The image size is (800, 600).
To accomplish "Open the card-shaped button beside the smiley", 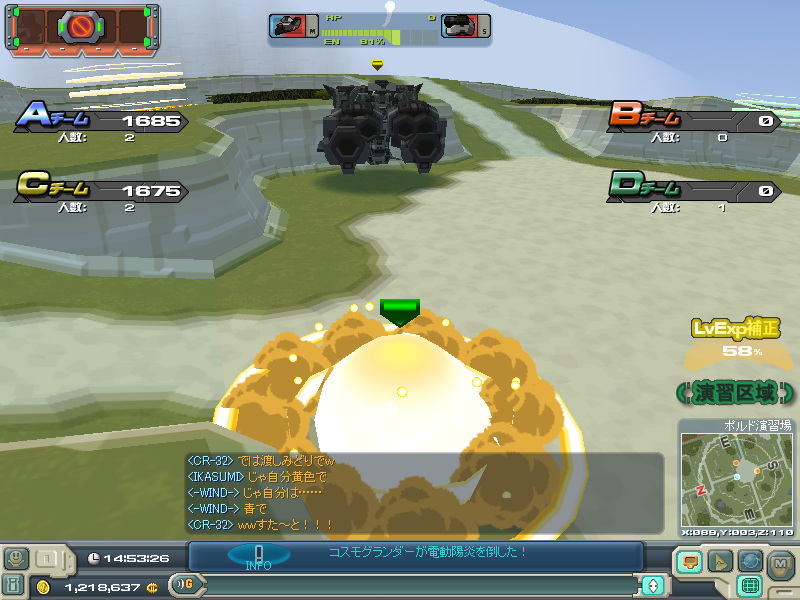I will (x=48, y=558).
